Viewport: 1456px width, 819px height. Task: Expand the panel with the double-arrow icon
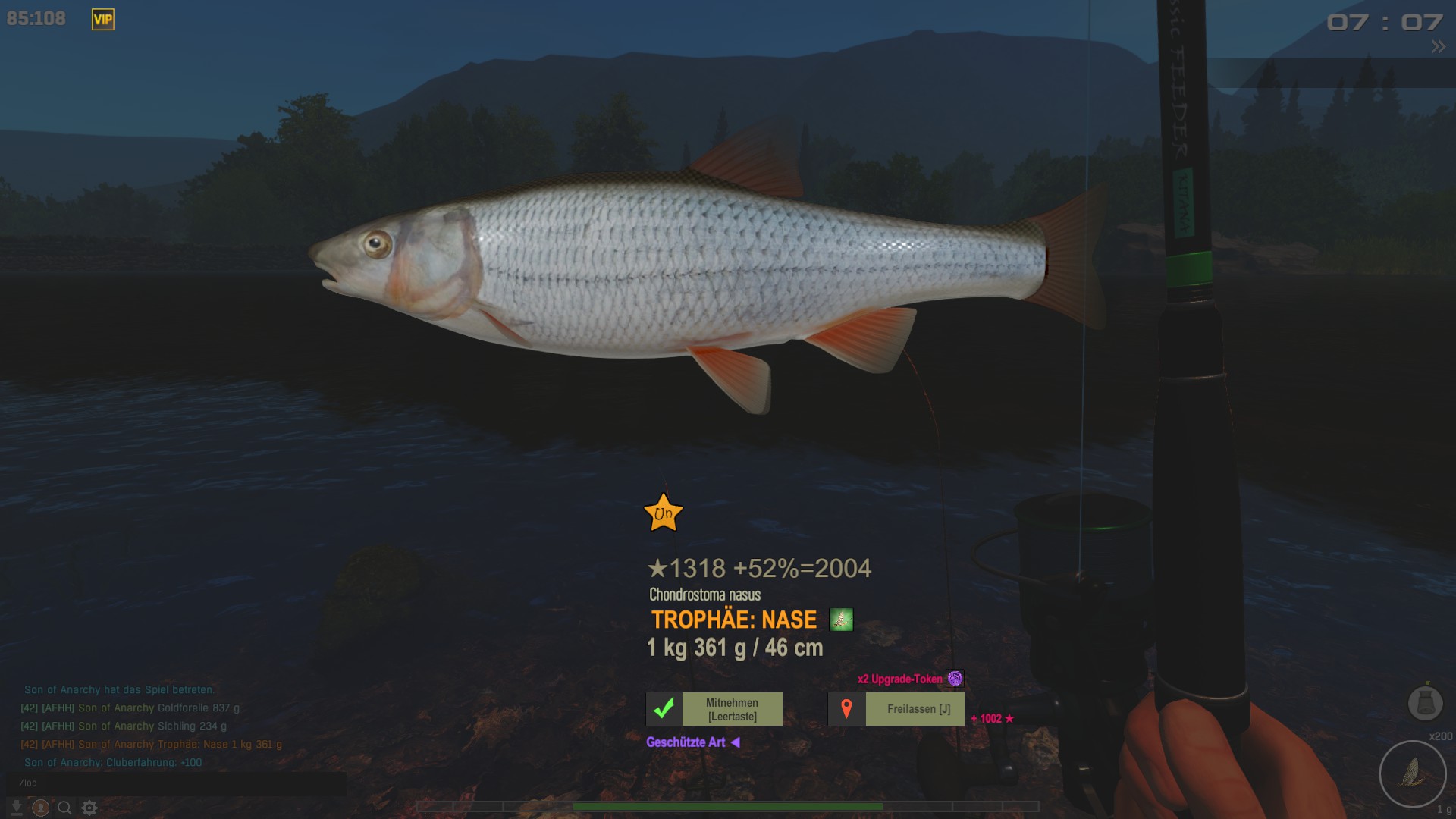[1438, 47]
